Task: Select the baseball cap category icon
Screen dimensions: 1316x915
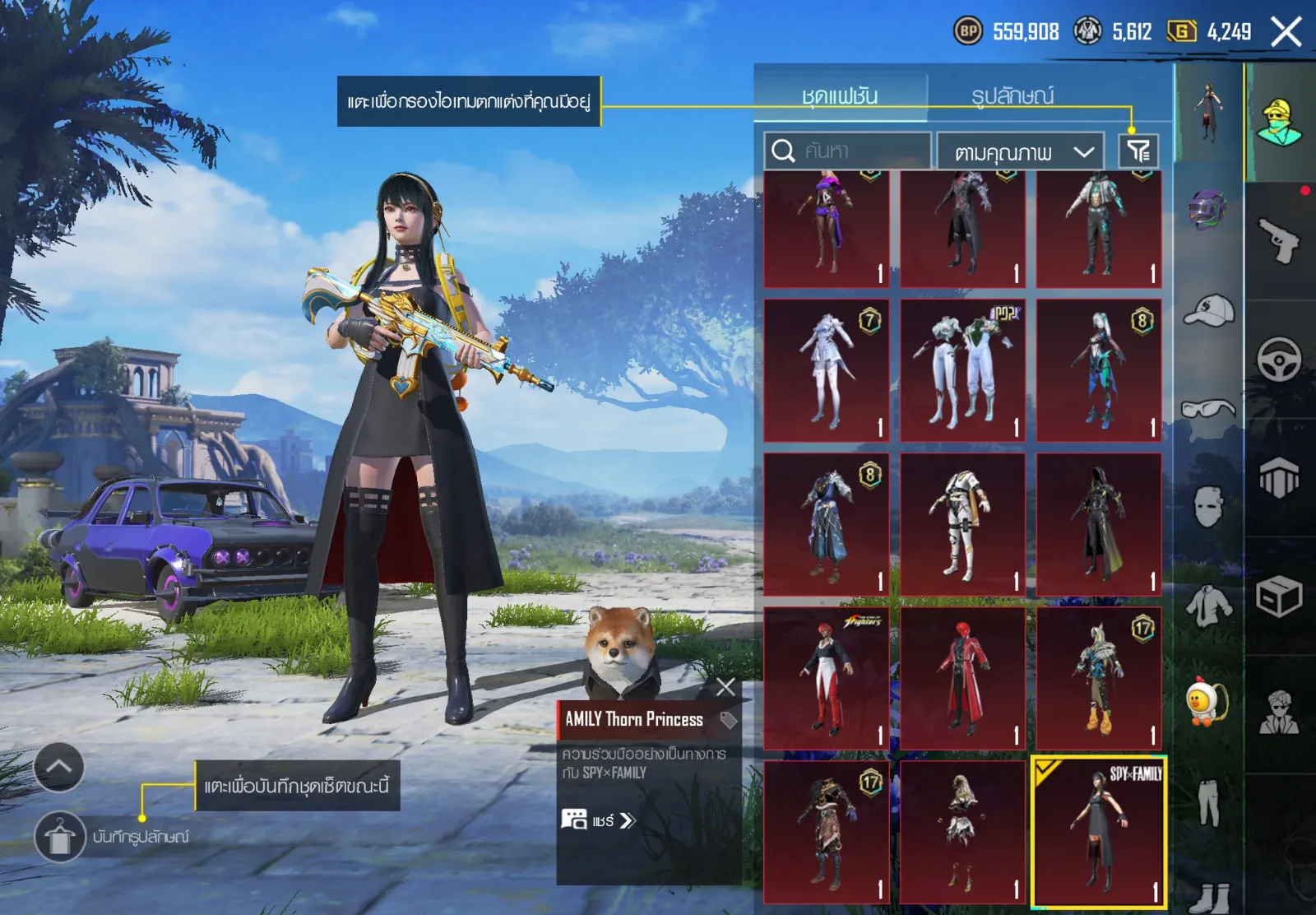Action: click(1207, 310)
